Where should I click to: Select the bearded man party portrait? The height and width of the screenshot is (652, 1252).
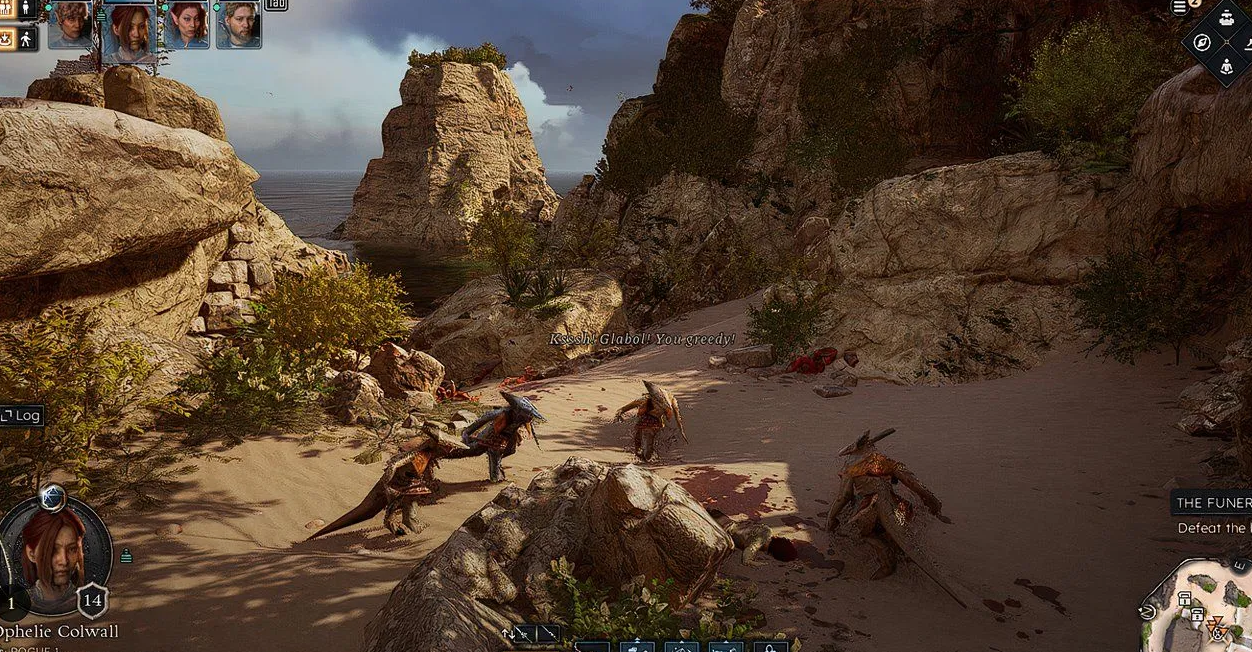coord(239,24)
